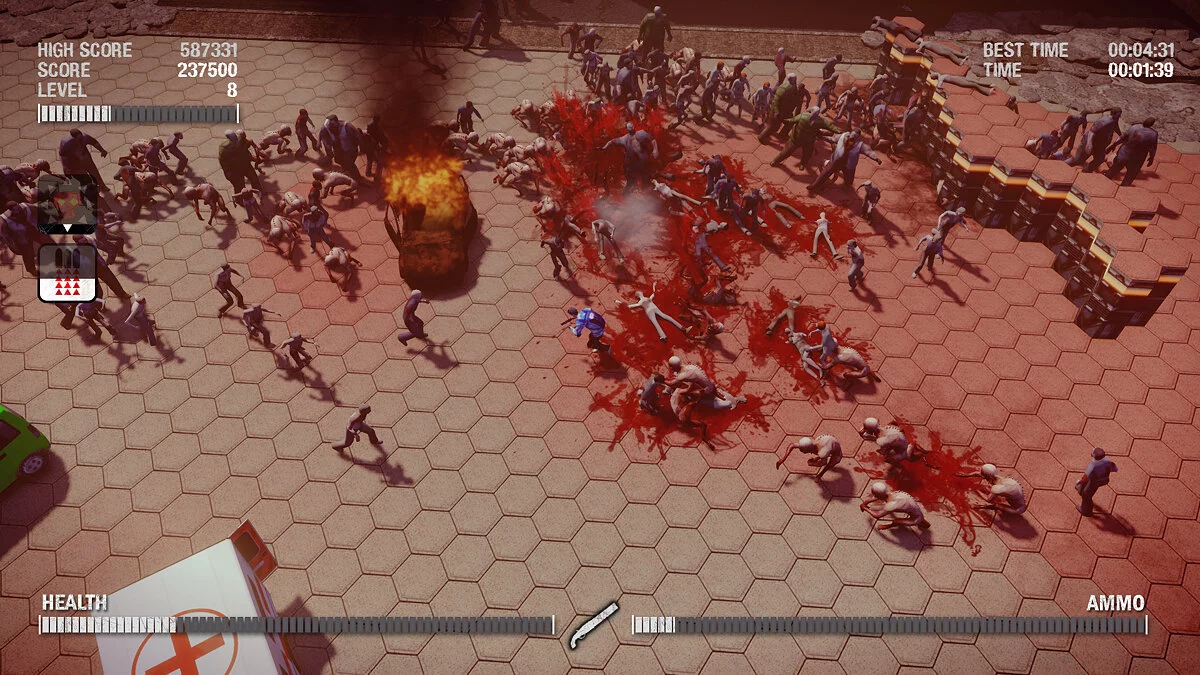Activate the rocket barrage icon with red arrows
The image size is (1200, 675).
pos(67,273)
